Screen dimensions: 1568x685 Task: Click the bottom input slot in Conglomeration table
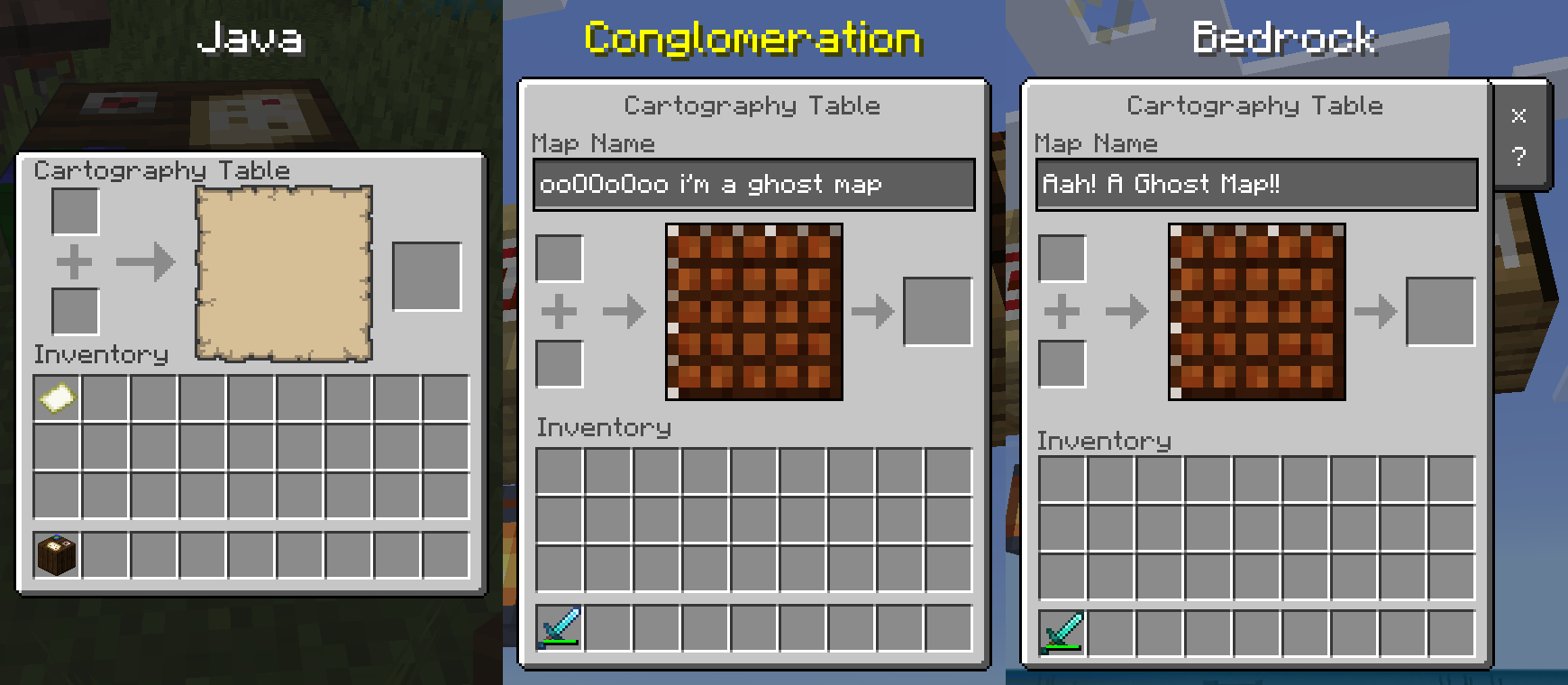(559, 363)
